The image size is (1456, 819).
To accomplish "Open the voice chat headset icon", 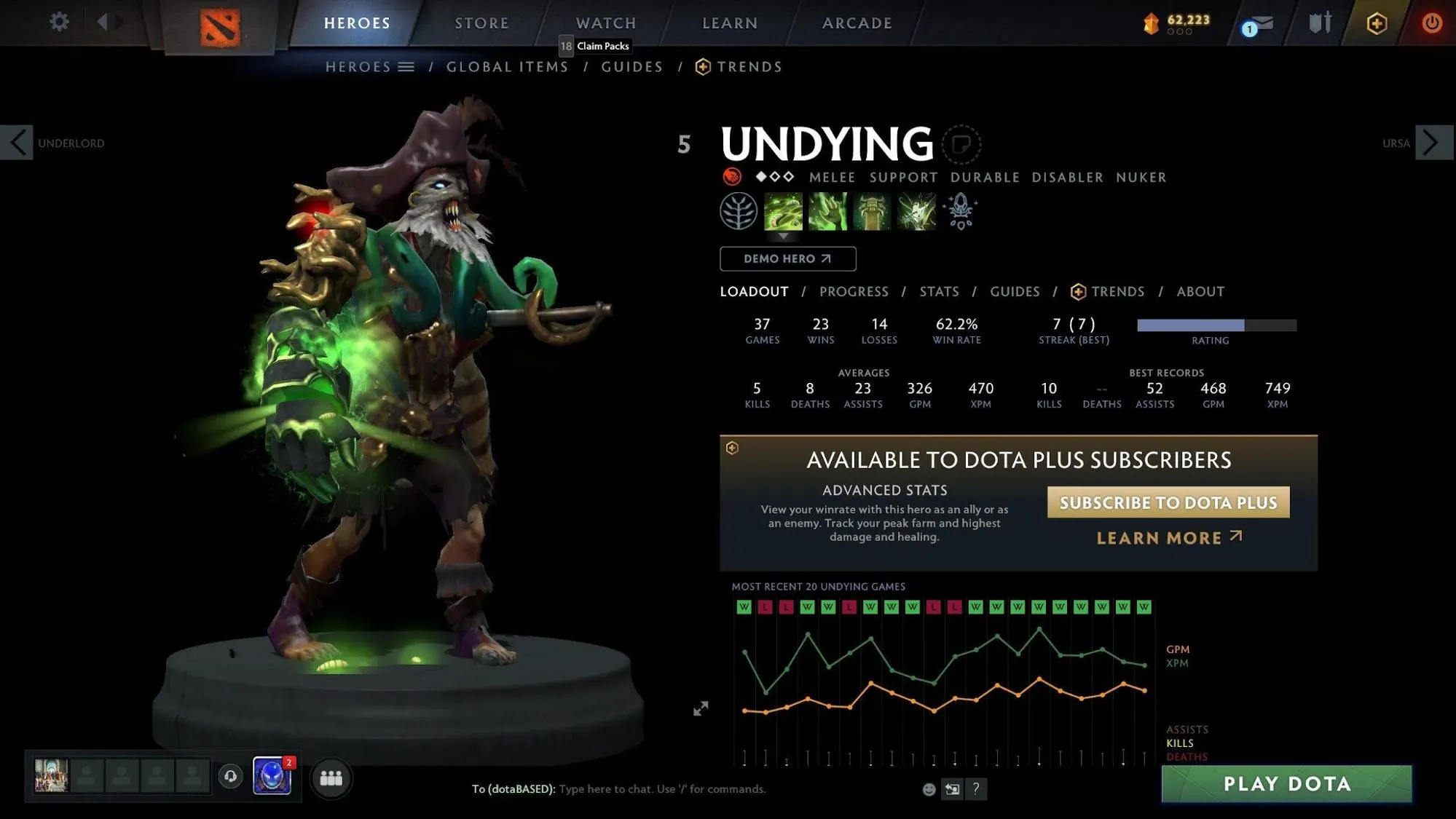I will (231, 776).
